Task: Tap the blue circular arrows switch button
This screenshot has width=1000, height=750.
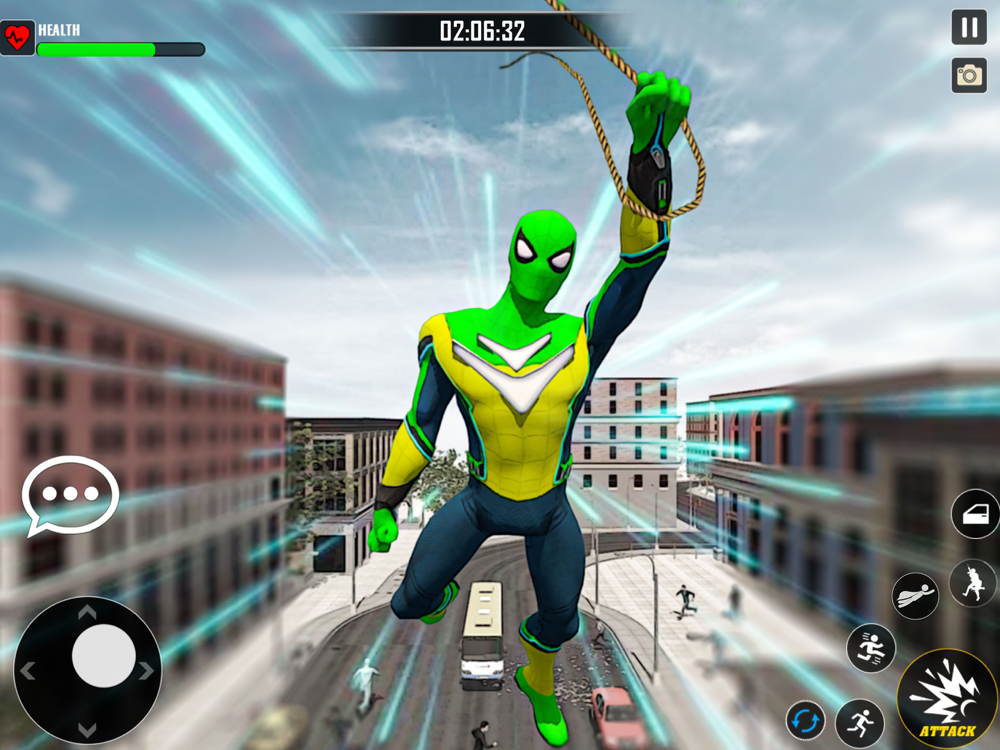Action: tap(805, 720)
